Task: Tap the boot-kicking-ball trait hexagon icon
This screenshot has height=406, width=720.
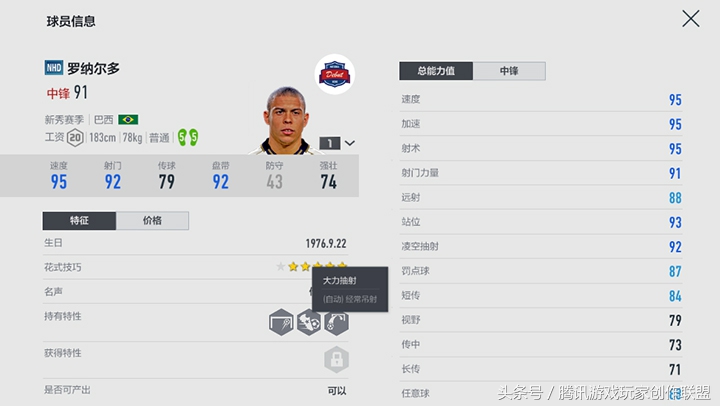Action: pos(308,322)
